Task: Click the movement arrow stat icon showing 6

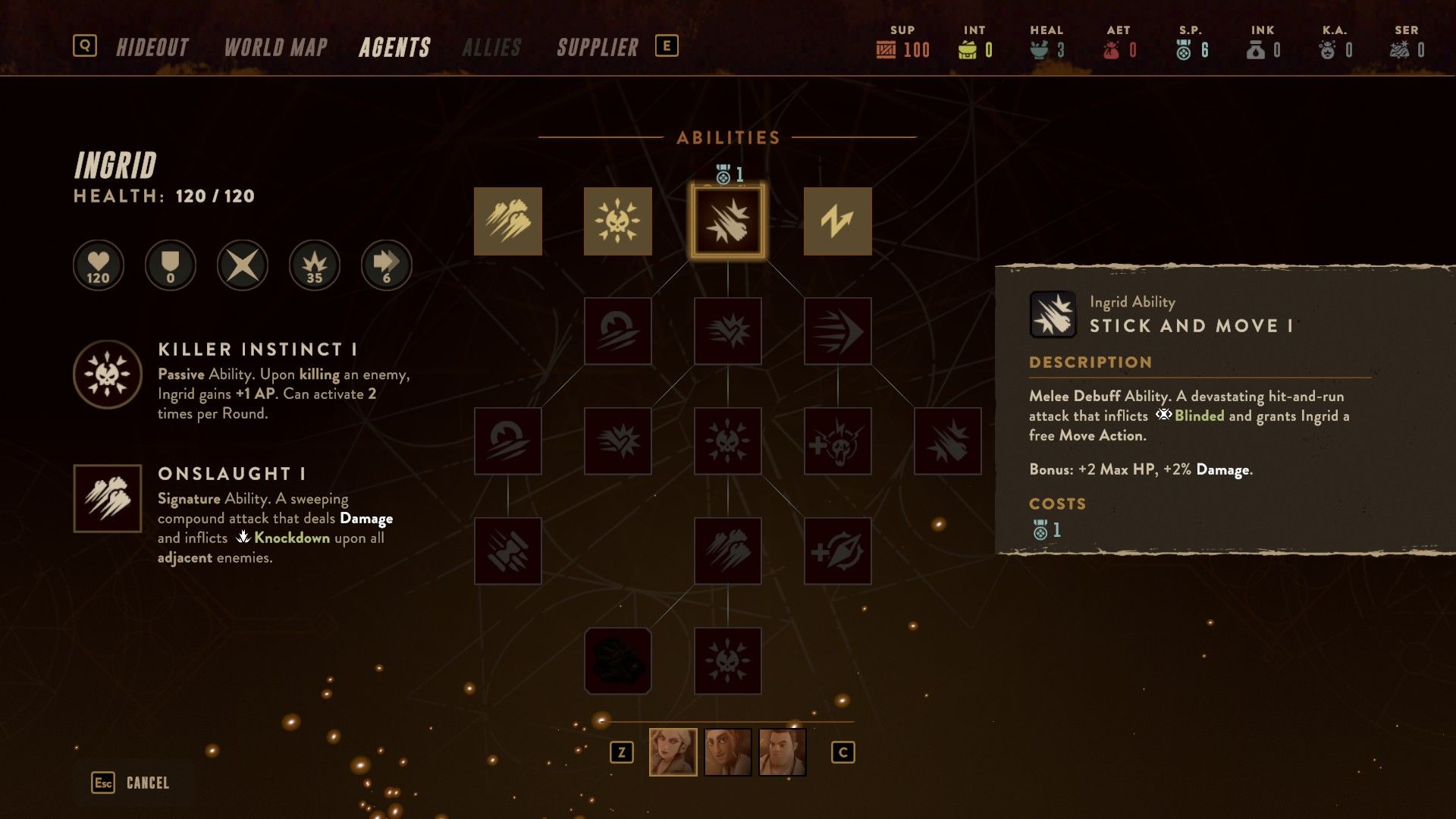Action: (x=386, y=265)
